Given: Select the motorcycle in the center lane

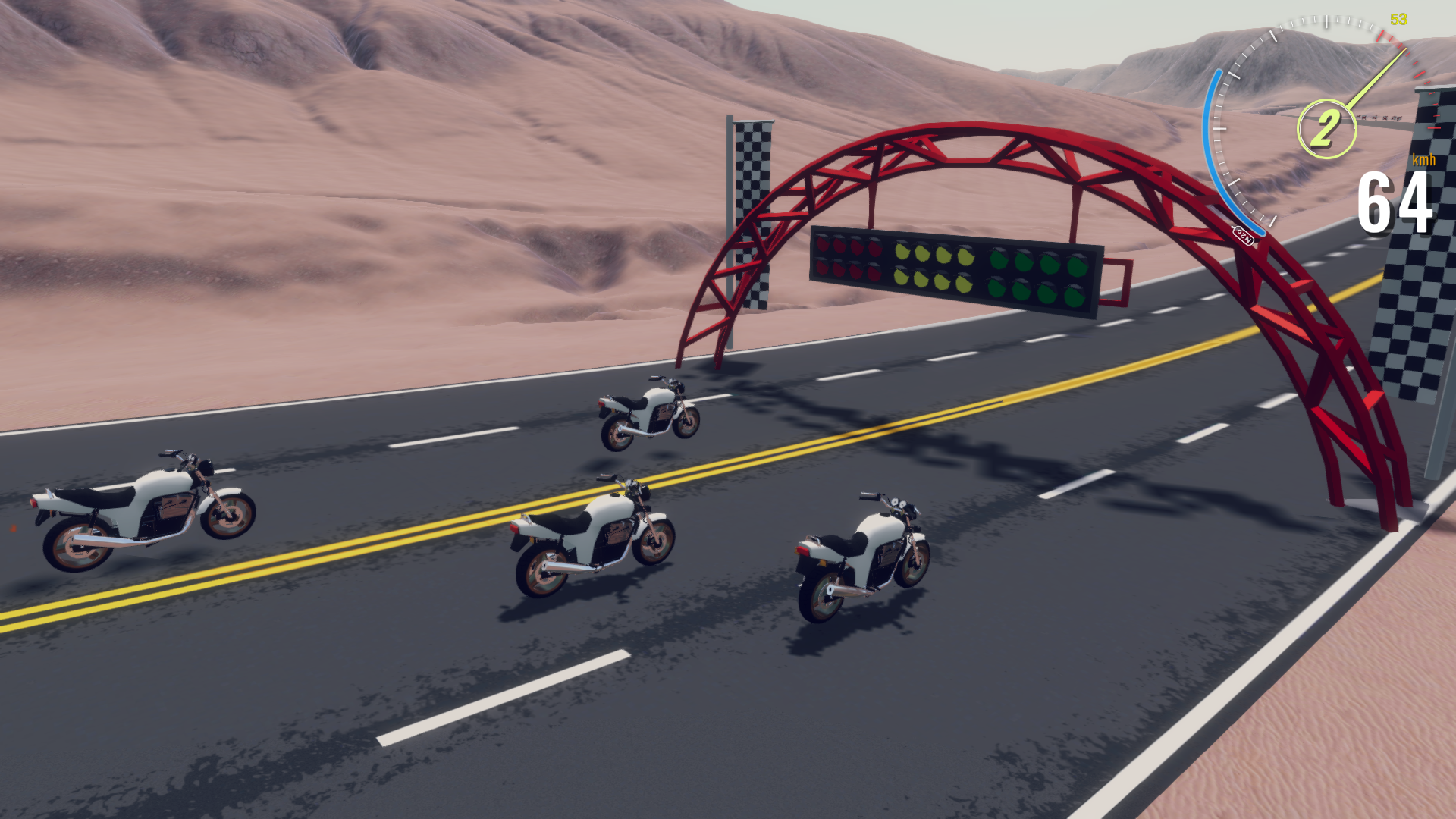Looking at the screenshot, I should pyautogui.click(x=591, y=531).
